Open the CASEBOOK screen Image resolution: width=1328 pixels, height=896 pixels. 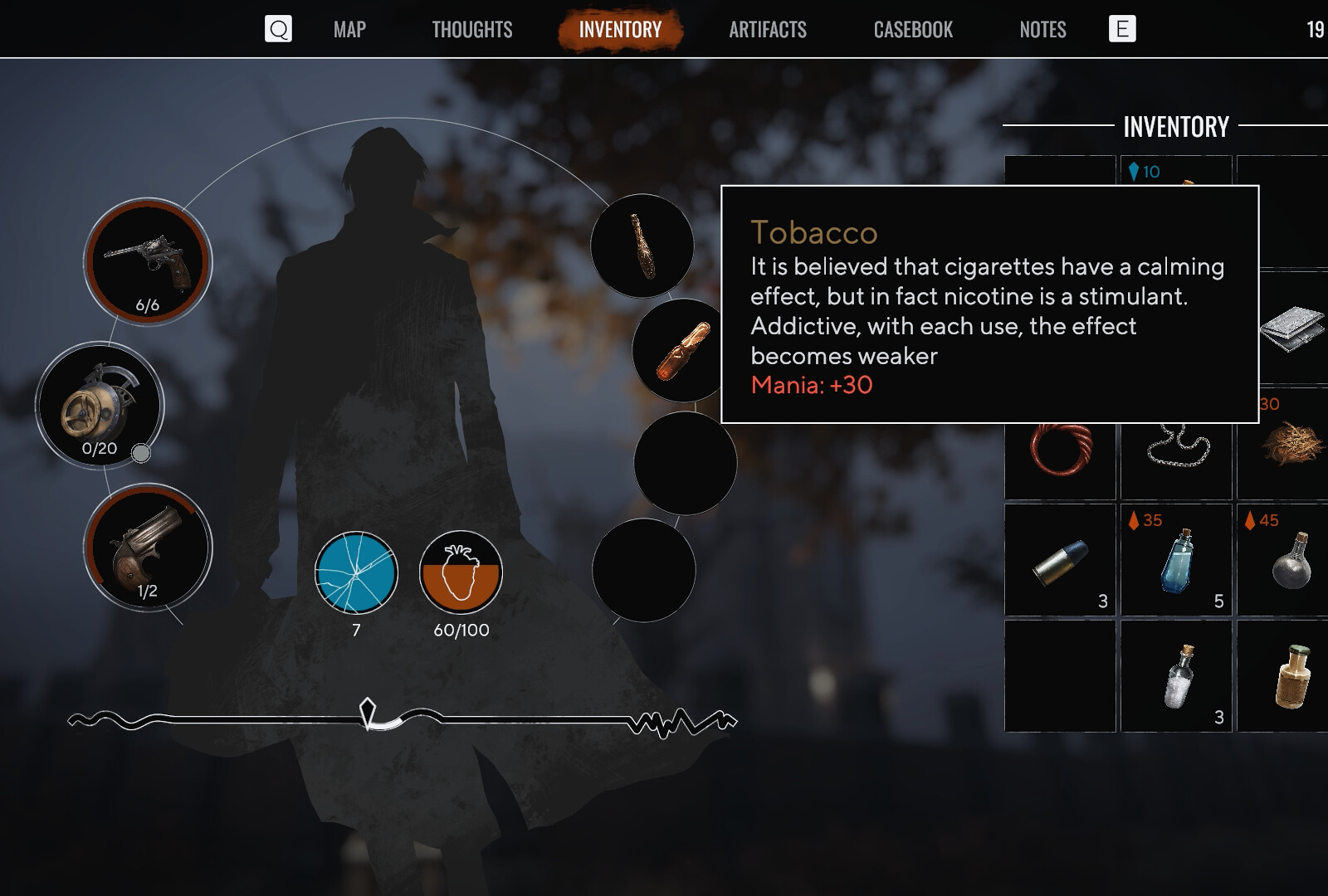(x=913, y=30)
